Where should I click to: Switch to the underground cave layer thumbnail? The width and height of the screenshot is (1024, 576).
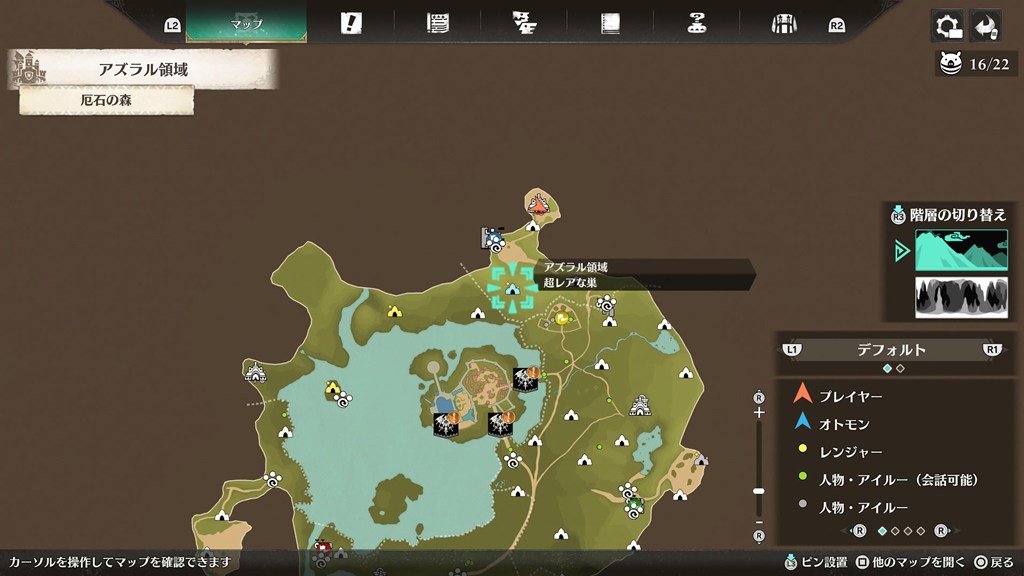pos(961,297)
